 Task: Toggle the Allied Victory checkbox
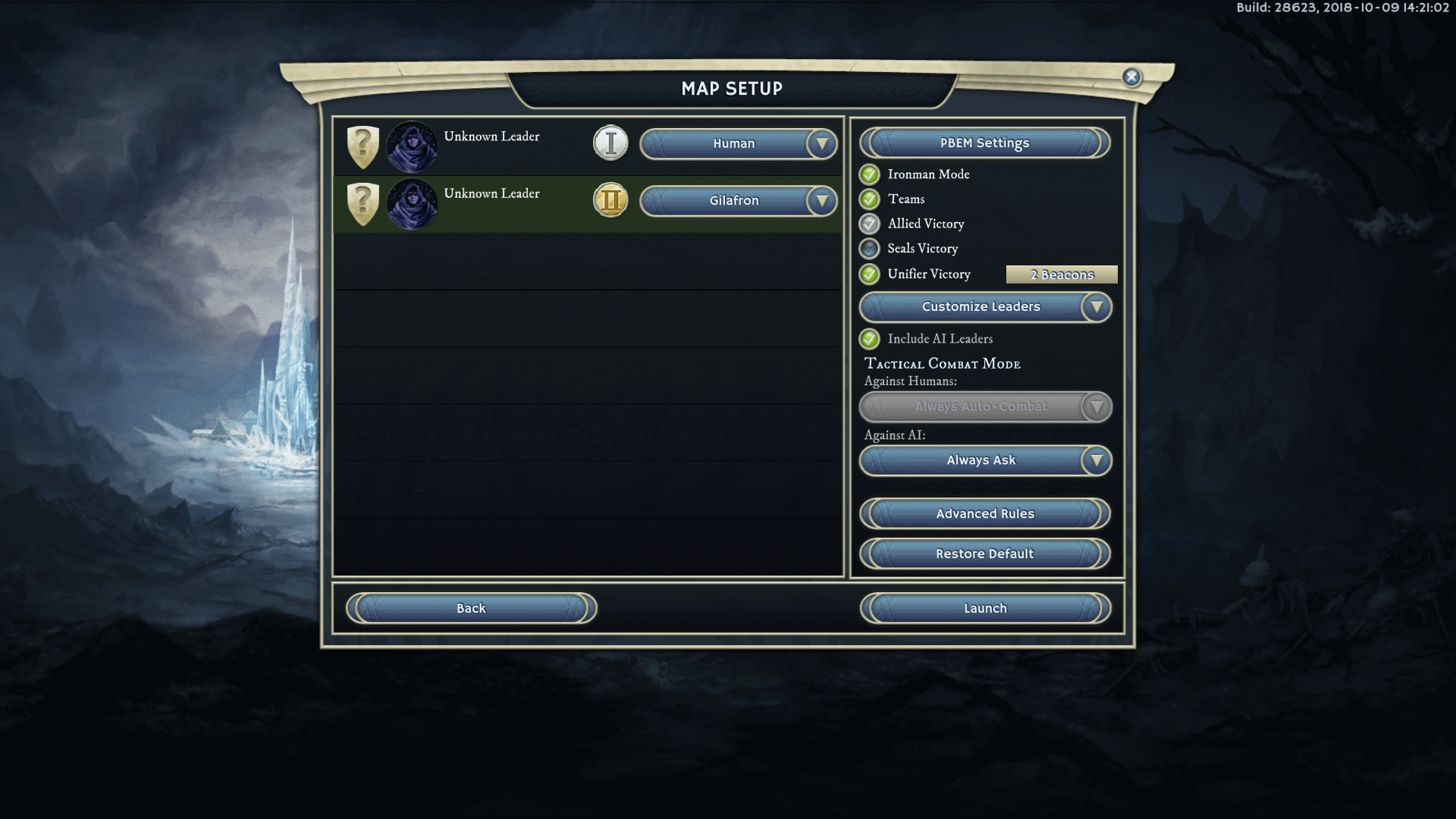coord(870,224)
